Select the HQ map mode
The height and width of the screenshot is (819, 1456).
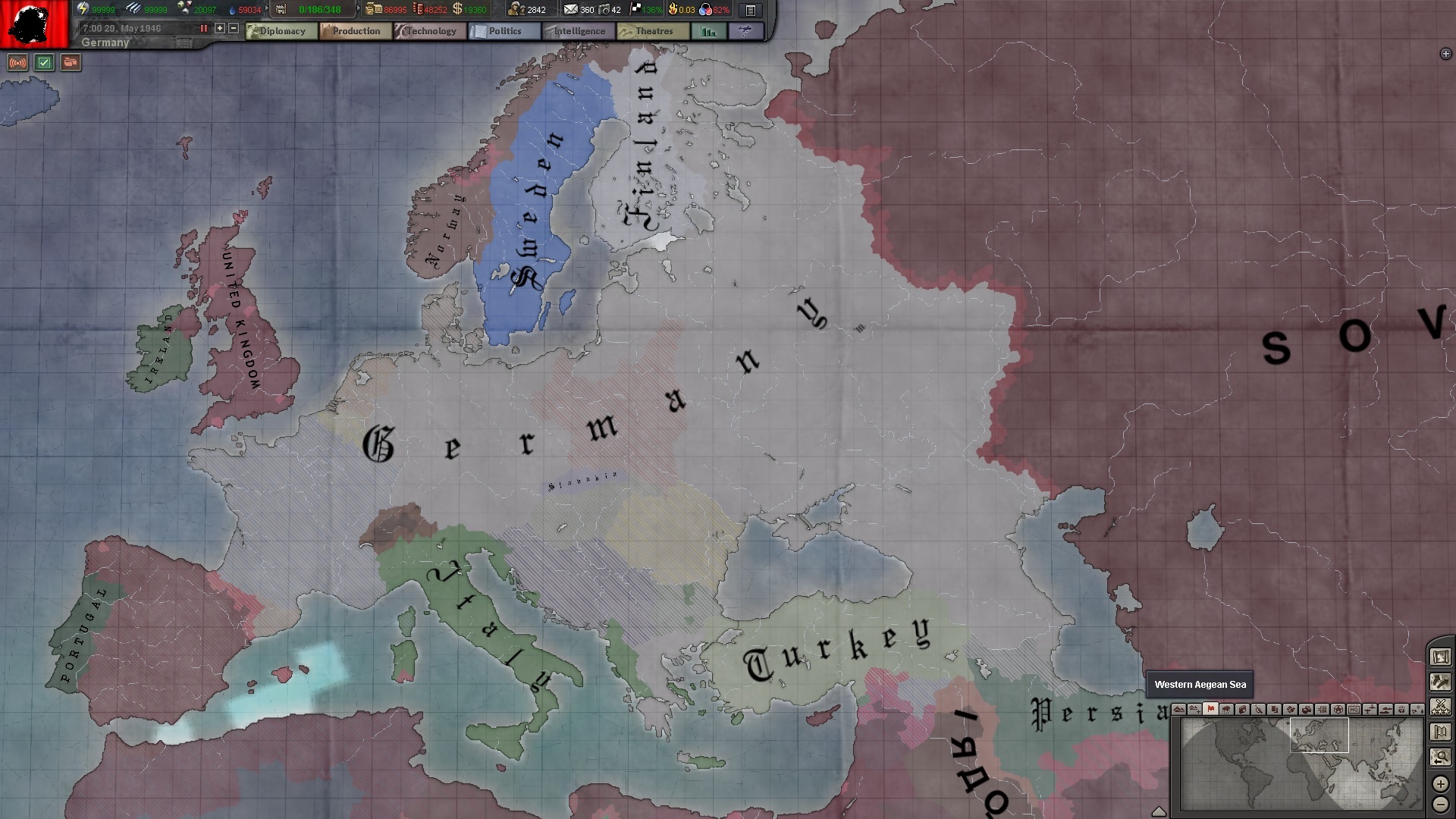[x=1355, y=711]
